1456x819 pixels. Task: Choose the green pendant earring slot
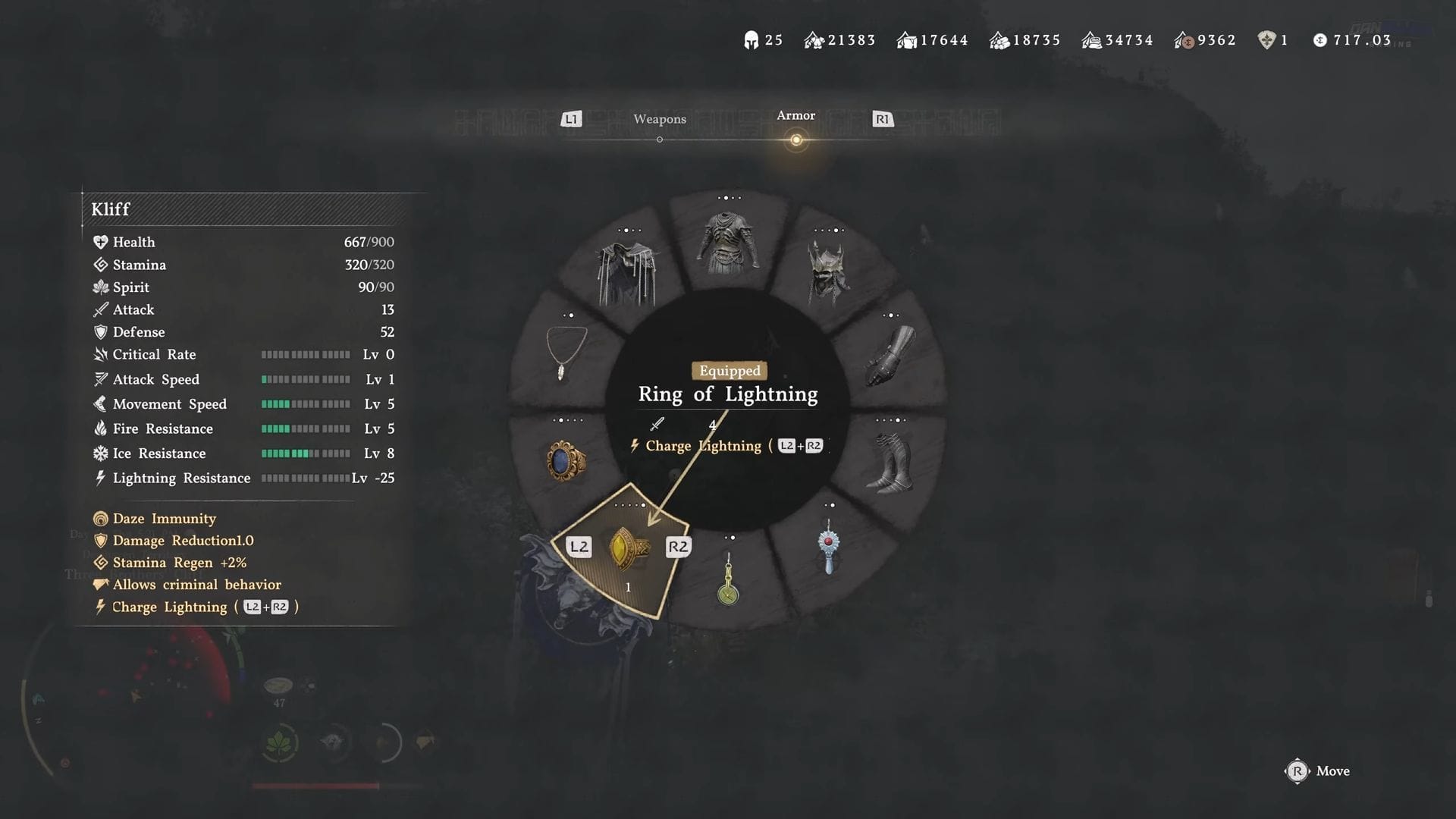(728, 580)
